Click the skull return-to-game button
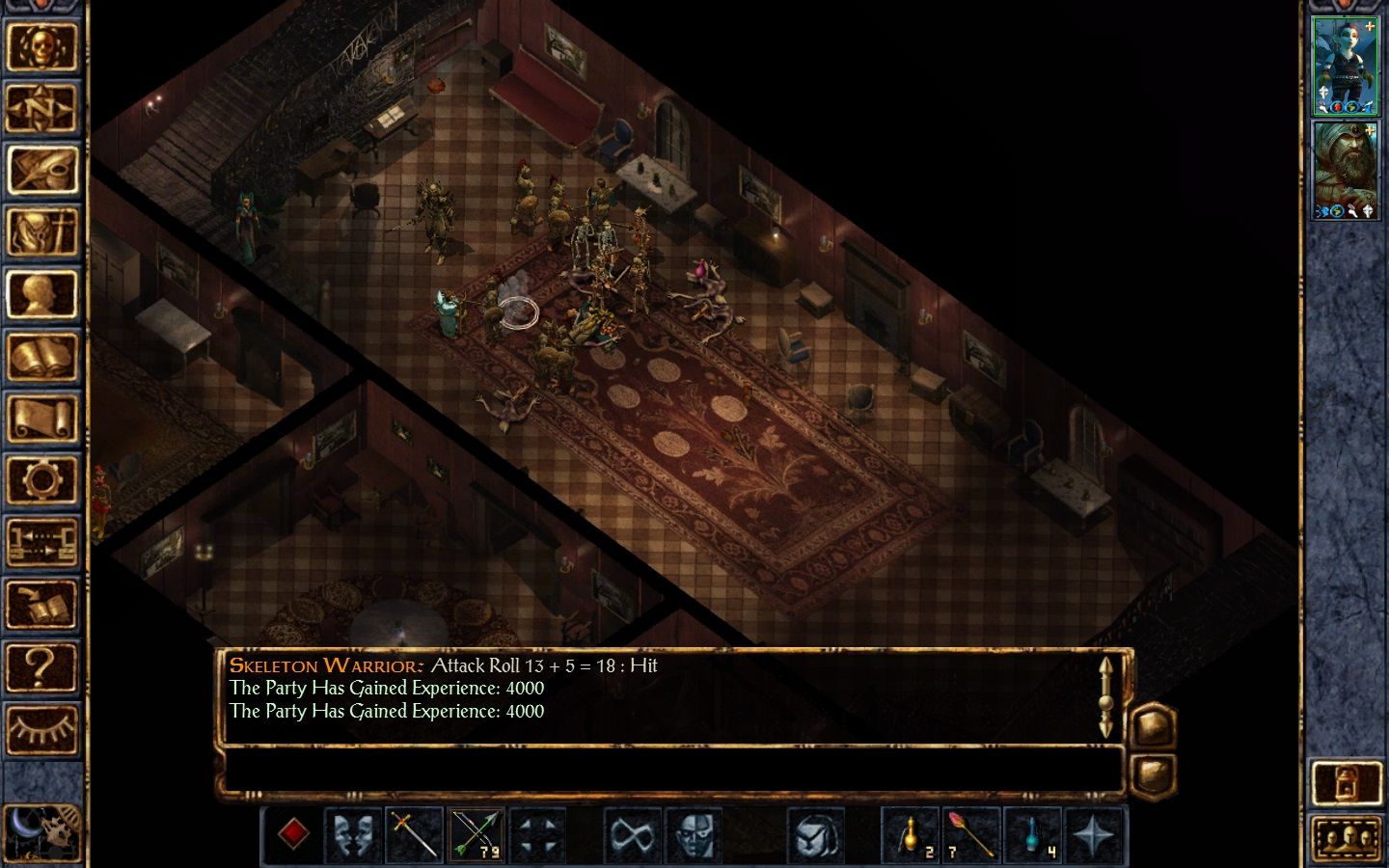The height and width of the screenshot is (868, 1389). point(41,46)
